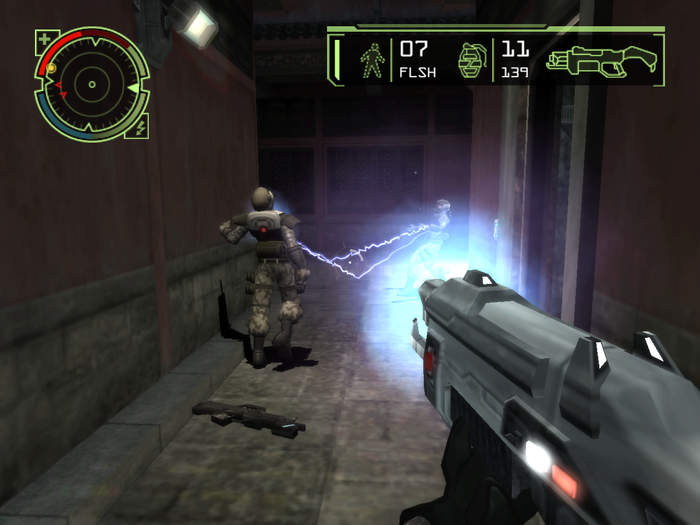Select the grenade icon
The image size is (700, 525).
(x=471, y=61)
